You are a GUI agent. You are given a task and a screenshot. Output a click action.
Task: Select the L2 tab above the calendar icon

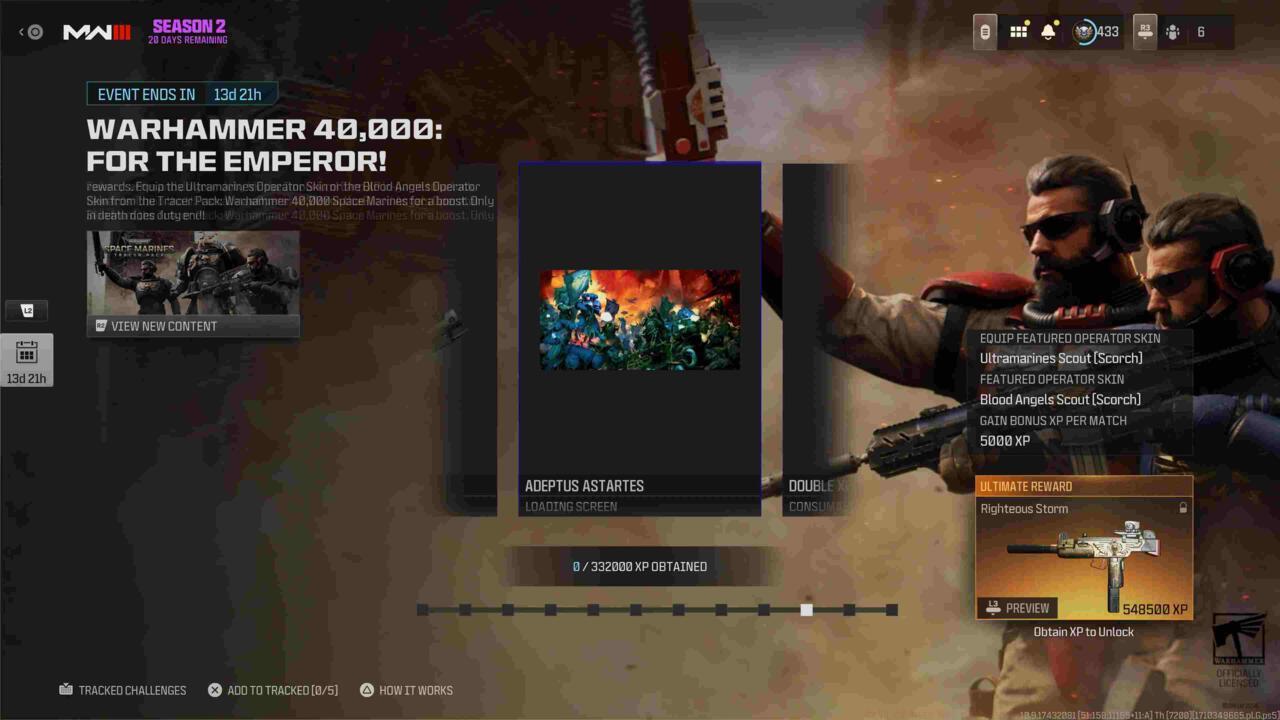pyautogui.click(x=27, y=310)
